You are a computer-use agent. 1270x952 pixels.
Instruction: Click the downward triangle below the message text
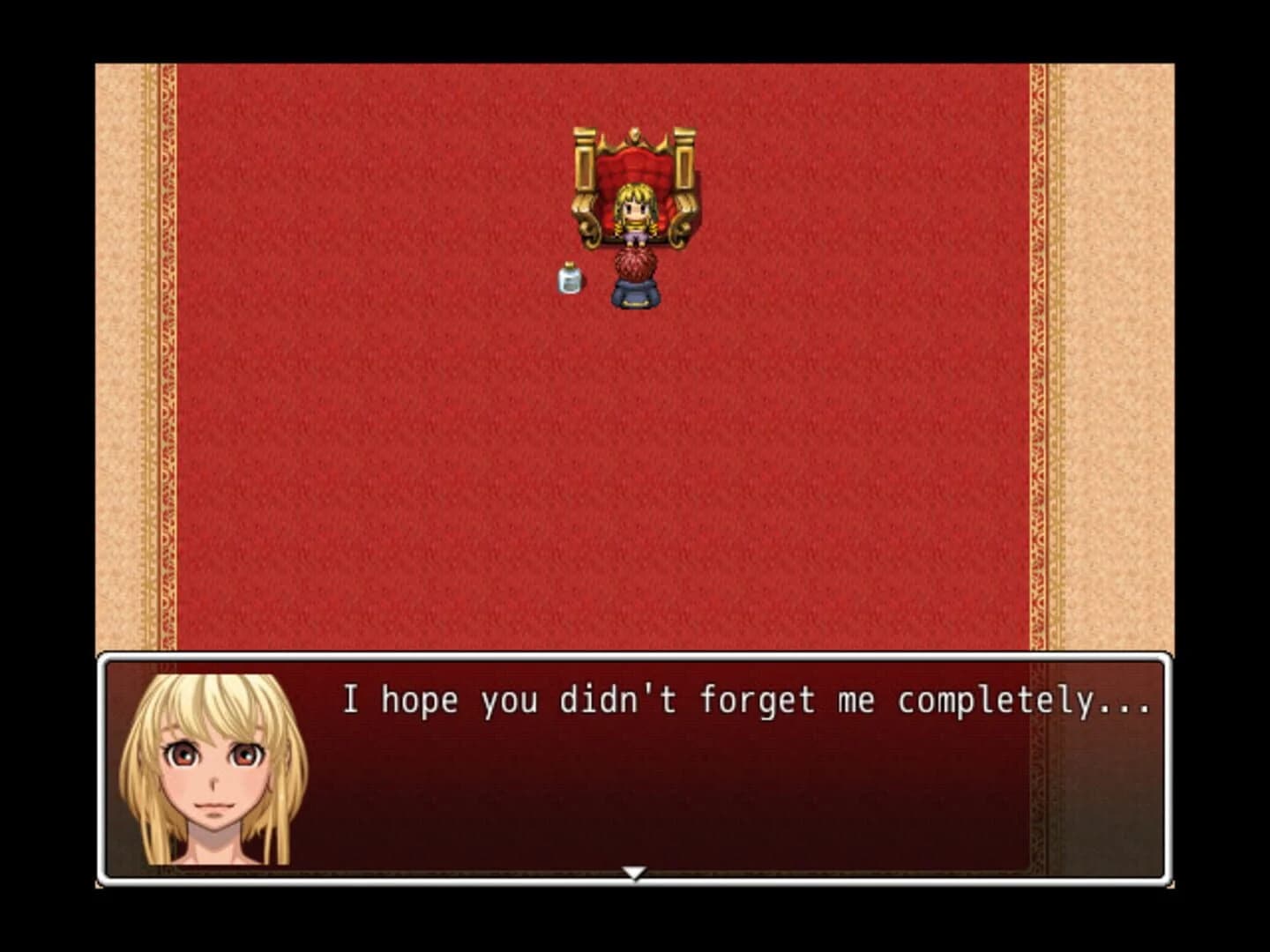pos(634,873)
